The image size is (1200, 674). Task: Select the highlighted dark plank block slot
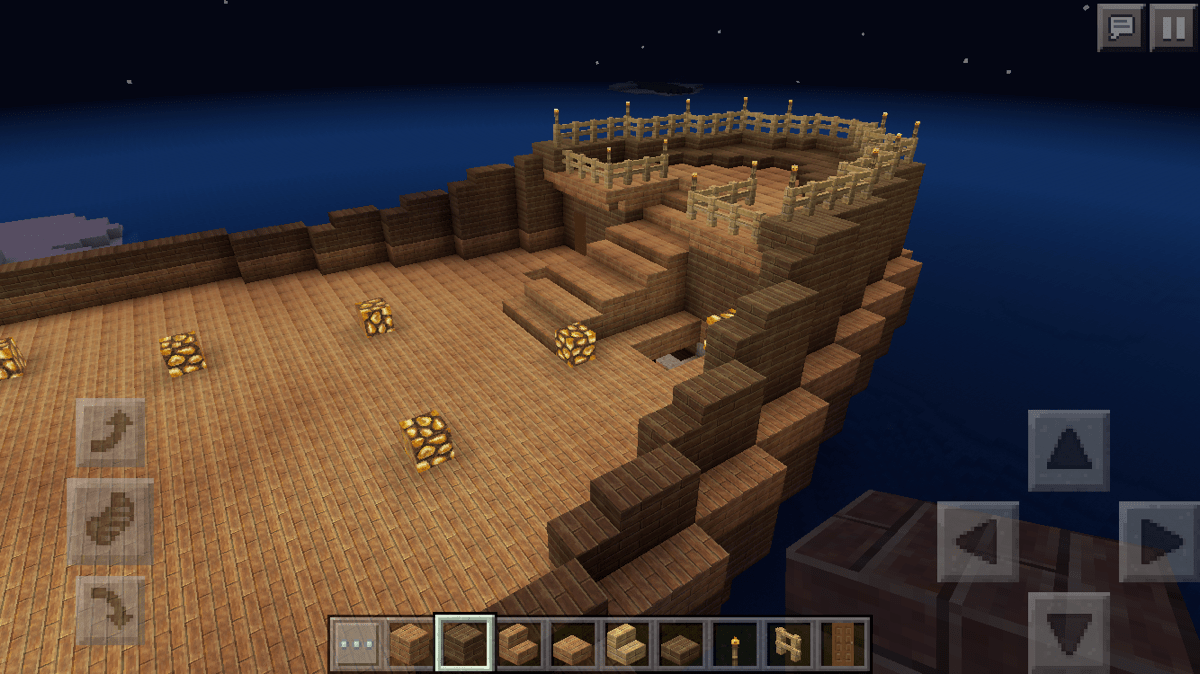click(464, 645)
